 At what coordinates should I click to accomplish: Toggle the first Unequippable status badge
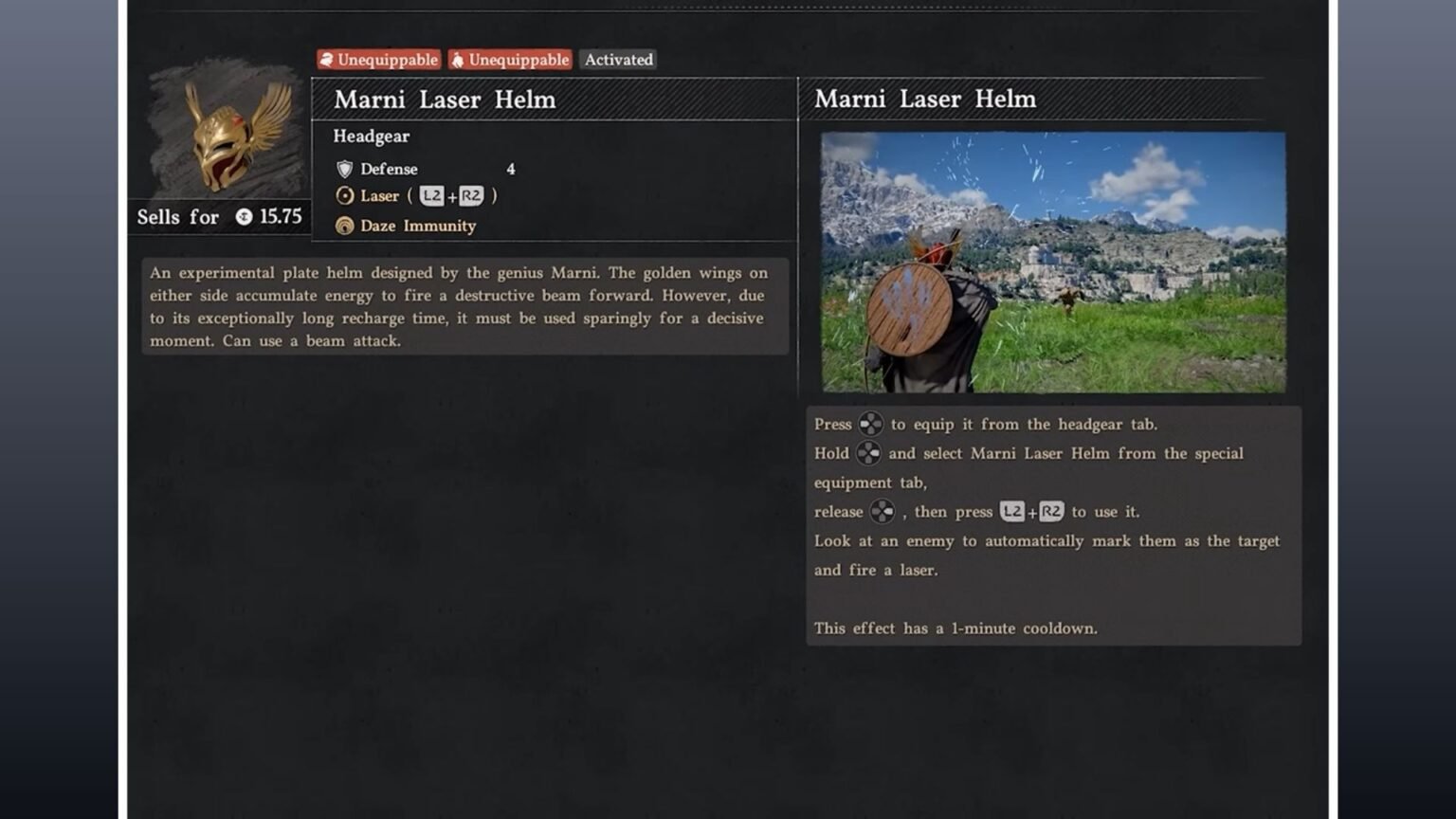coord(377,60)
